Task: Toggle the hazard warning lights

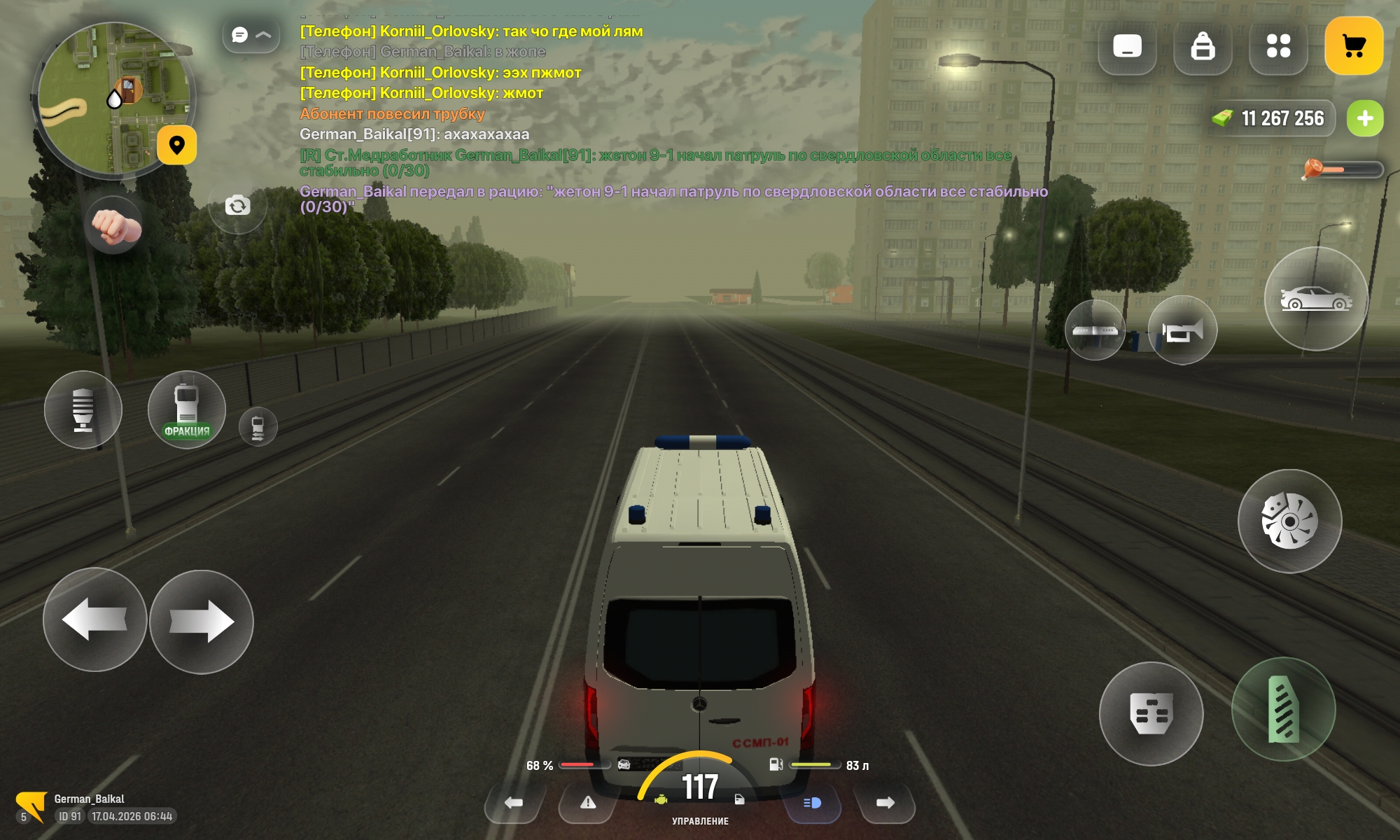Action: (587, 803)
